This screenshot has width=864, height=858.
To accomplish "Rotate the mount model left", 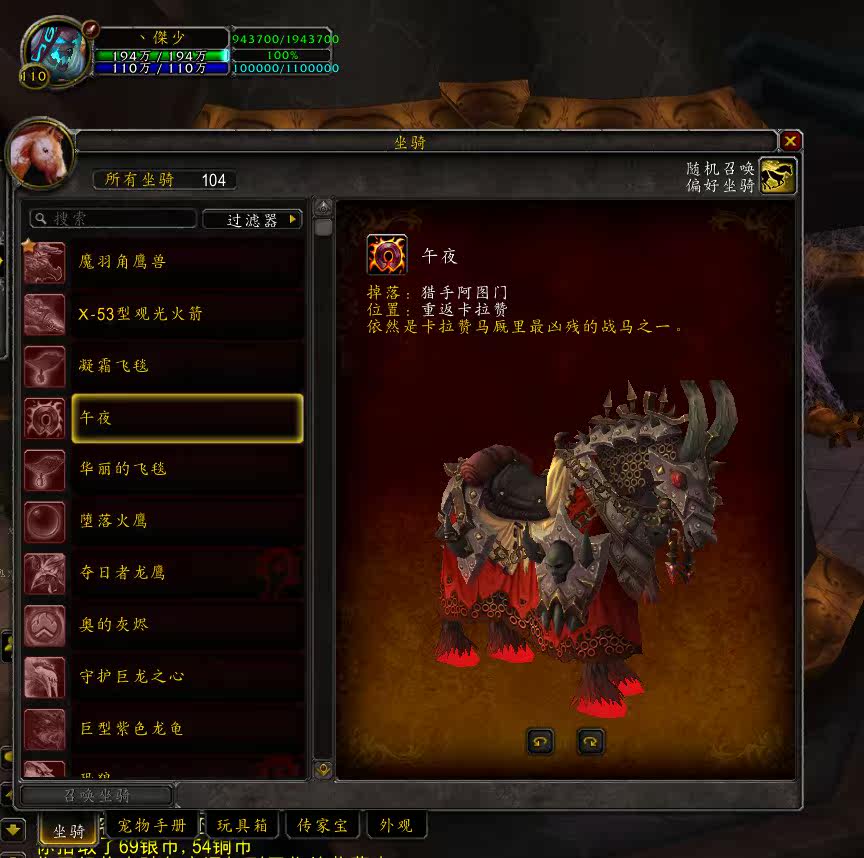I will [540, 741].
